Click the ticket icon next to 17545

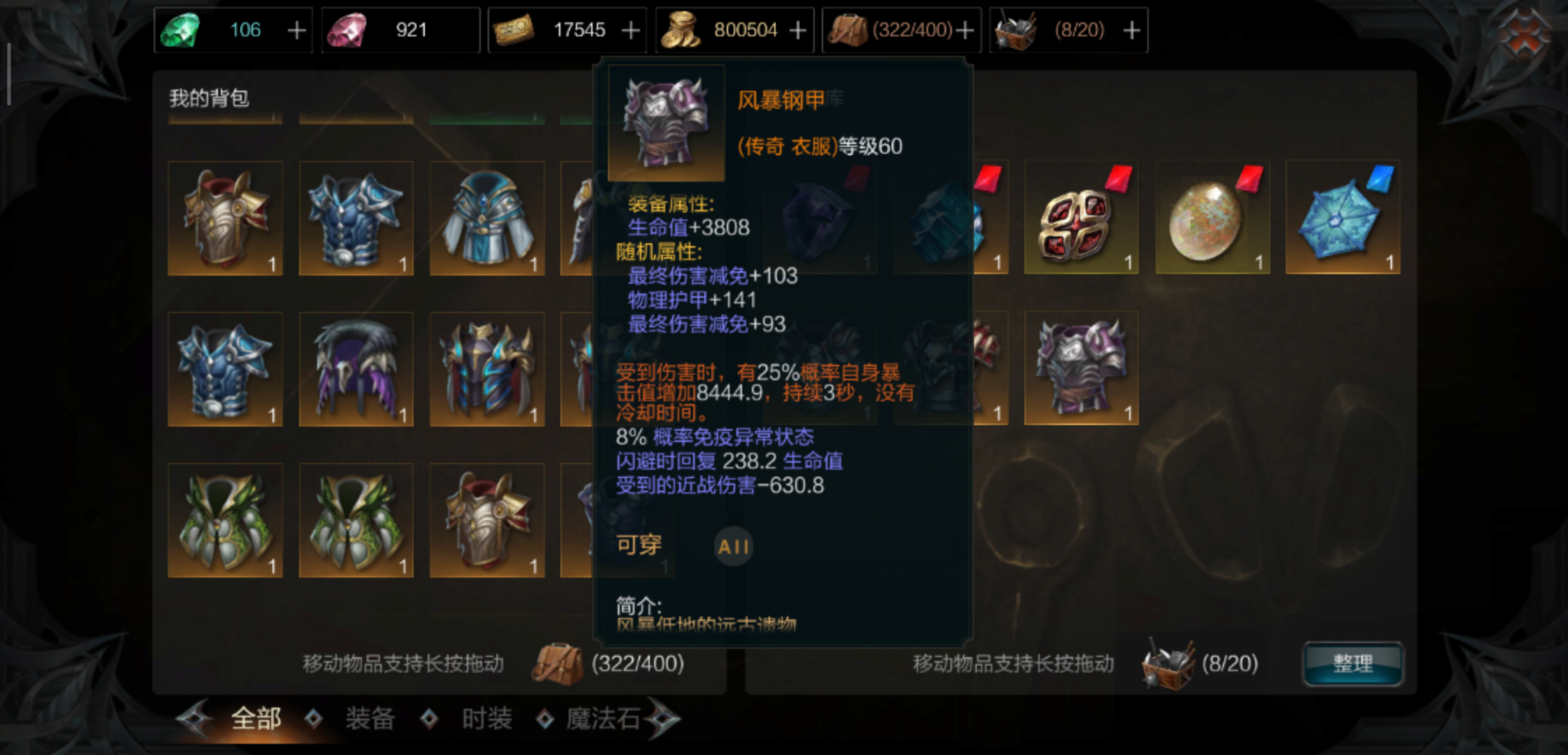click(x=515, y=29)
